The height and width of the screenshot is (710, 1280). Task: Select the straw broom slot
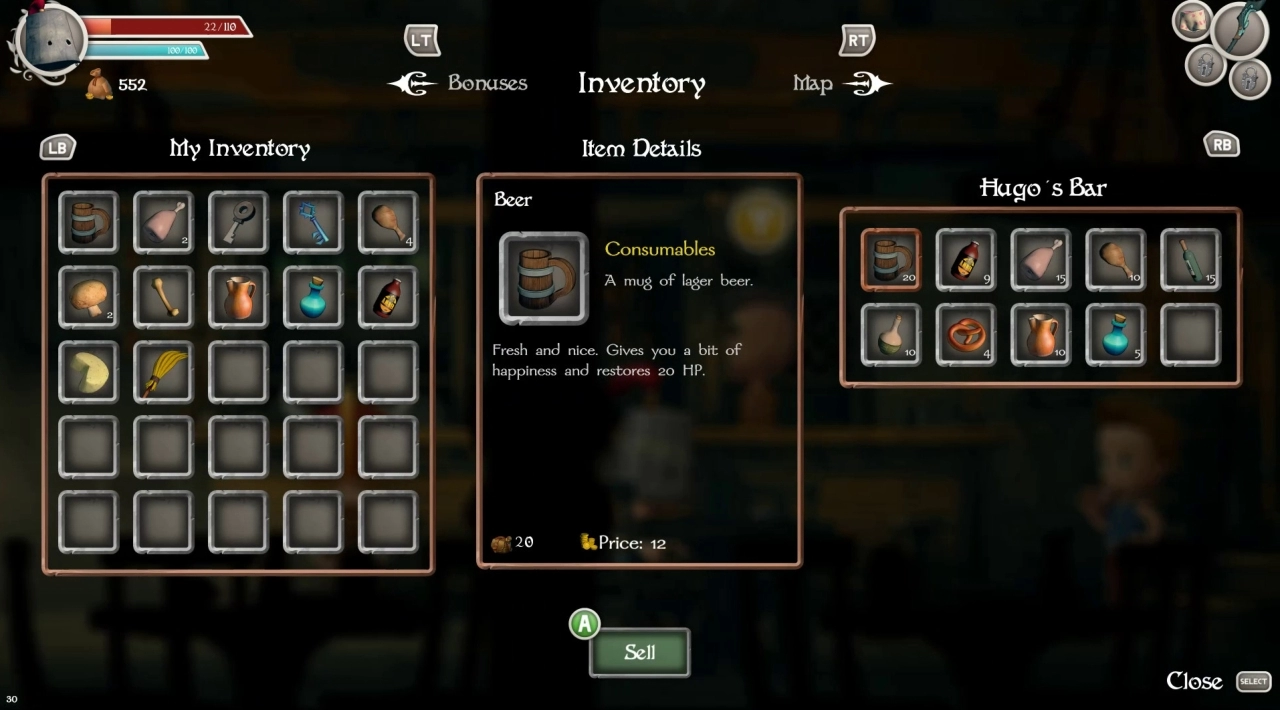pos(163,372)
